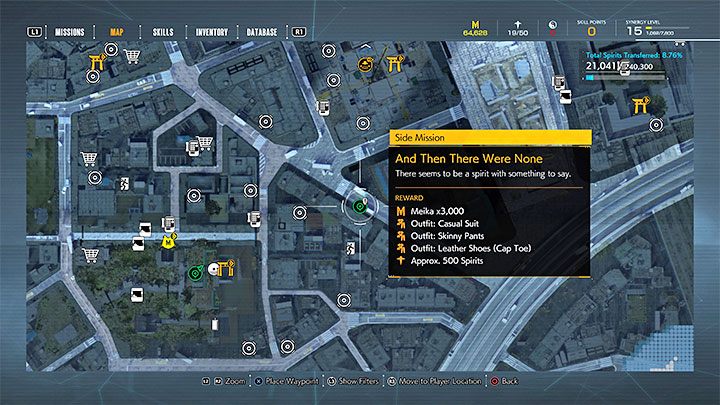Screen dimensions: 720x405
Task: Open the Missions tab
Action: tap(69, 32)
